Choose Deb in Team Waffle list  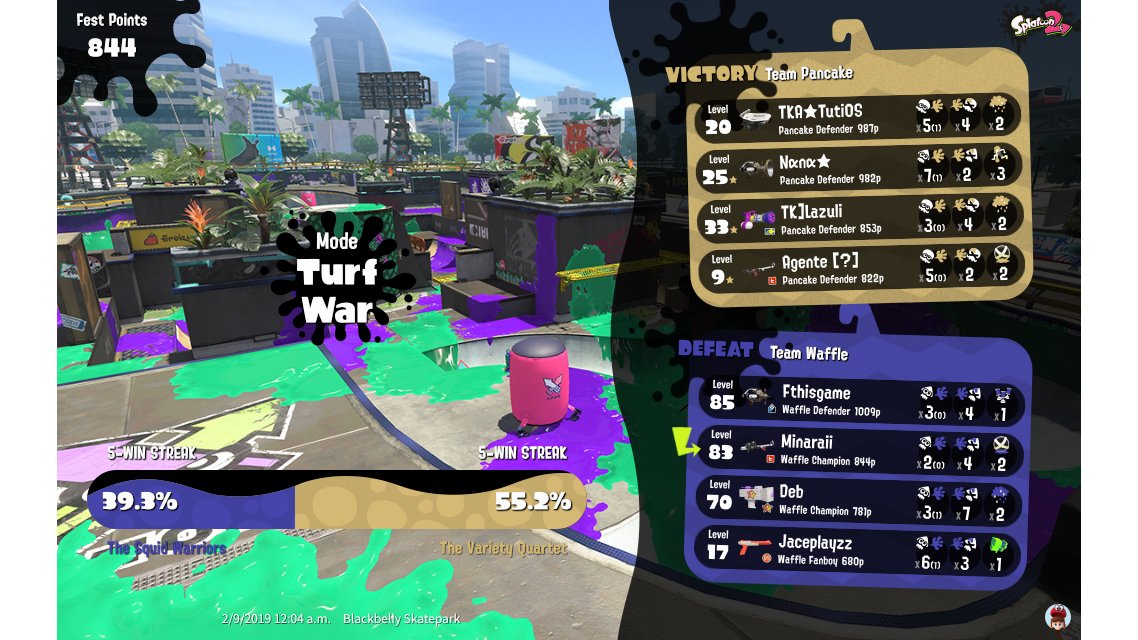(x=860, y=502)
